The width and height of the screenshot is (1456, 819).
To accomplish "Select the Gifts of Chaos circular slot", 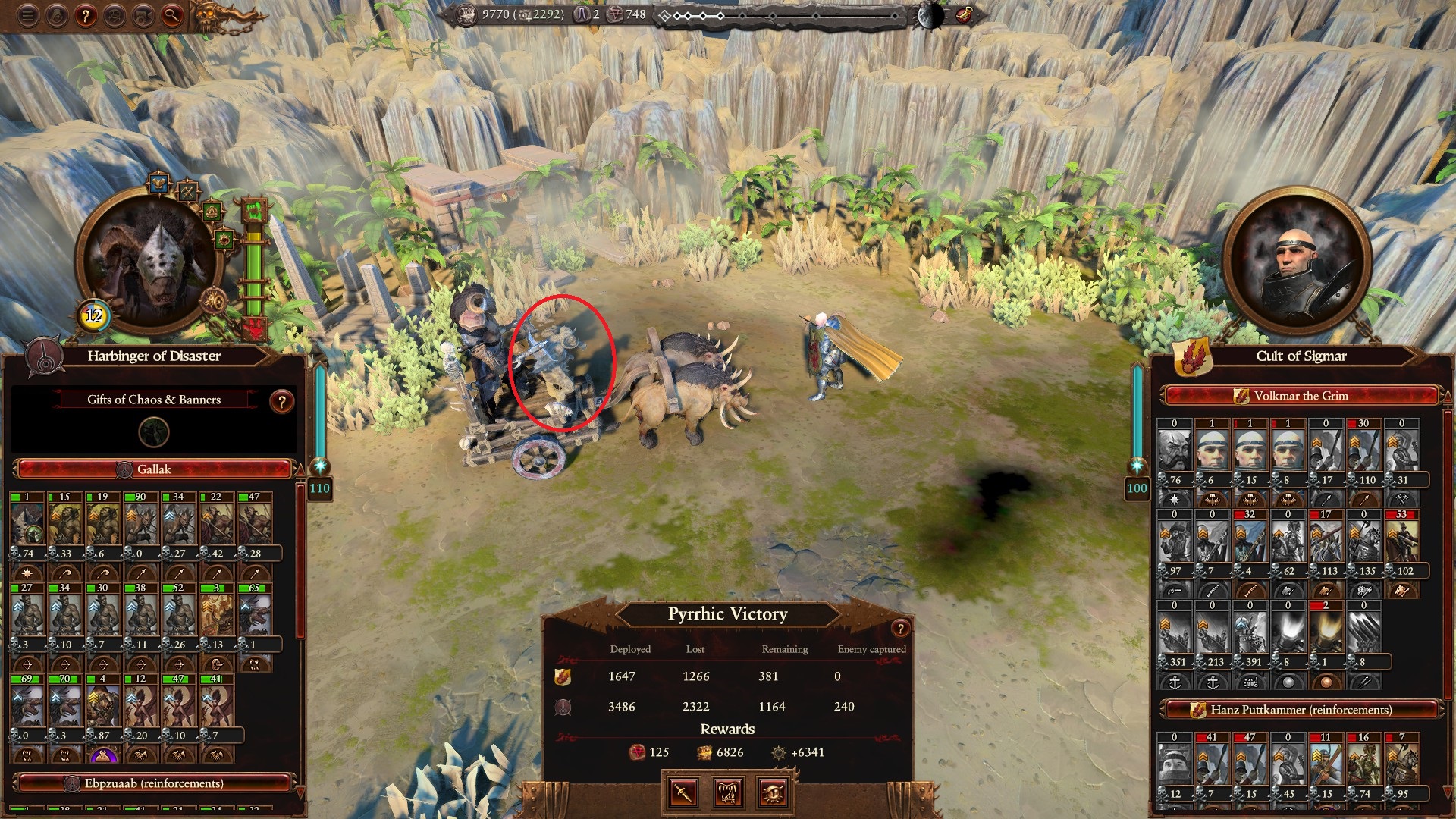I will click(154, 432).
